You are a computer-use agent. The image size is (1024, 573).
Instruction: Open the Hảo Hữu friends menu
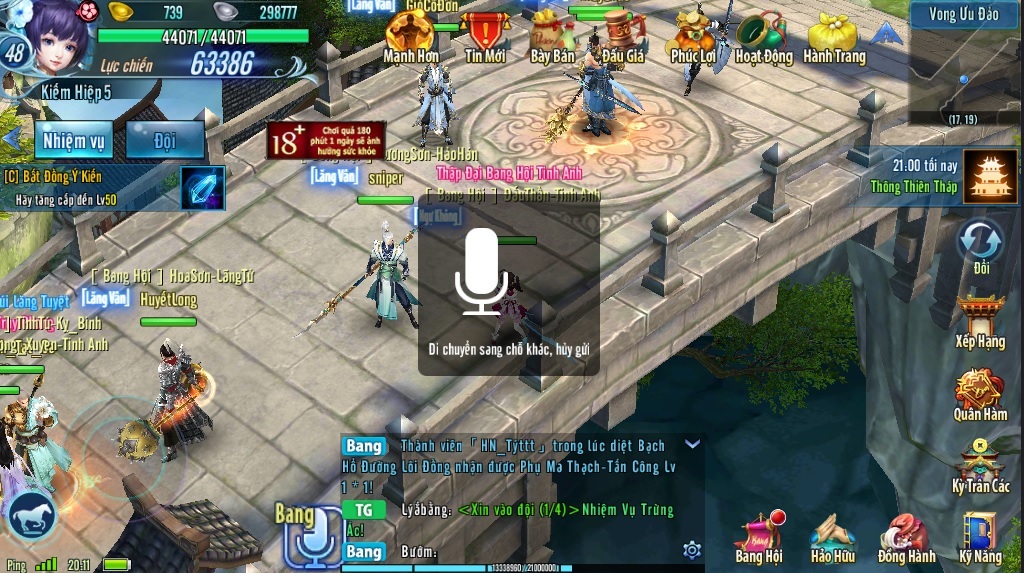(832, 537)
